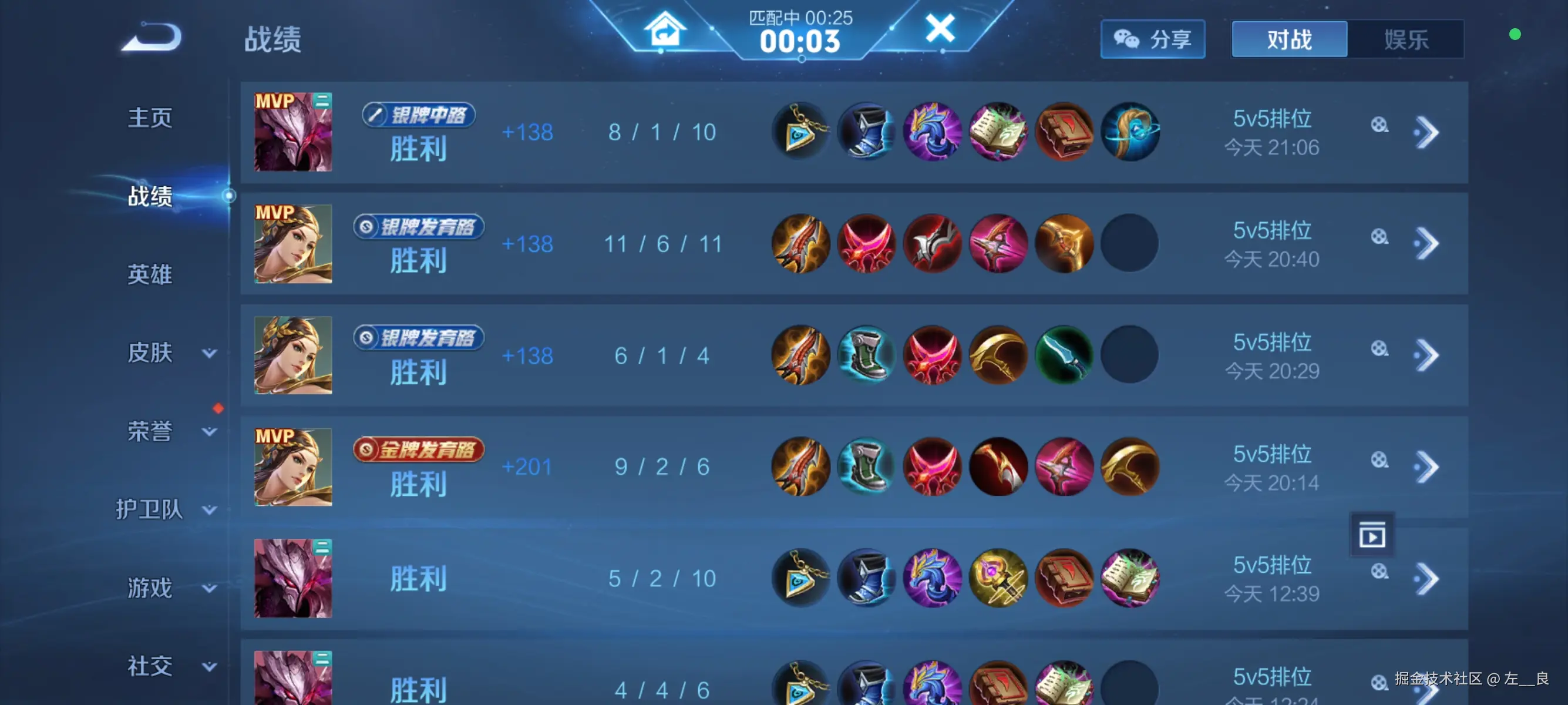Switch to the 娱乐 tab

(x=1405, y=39)
